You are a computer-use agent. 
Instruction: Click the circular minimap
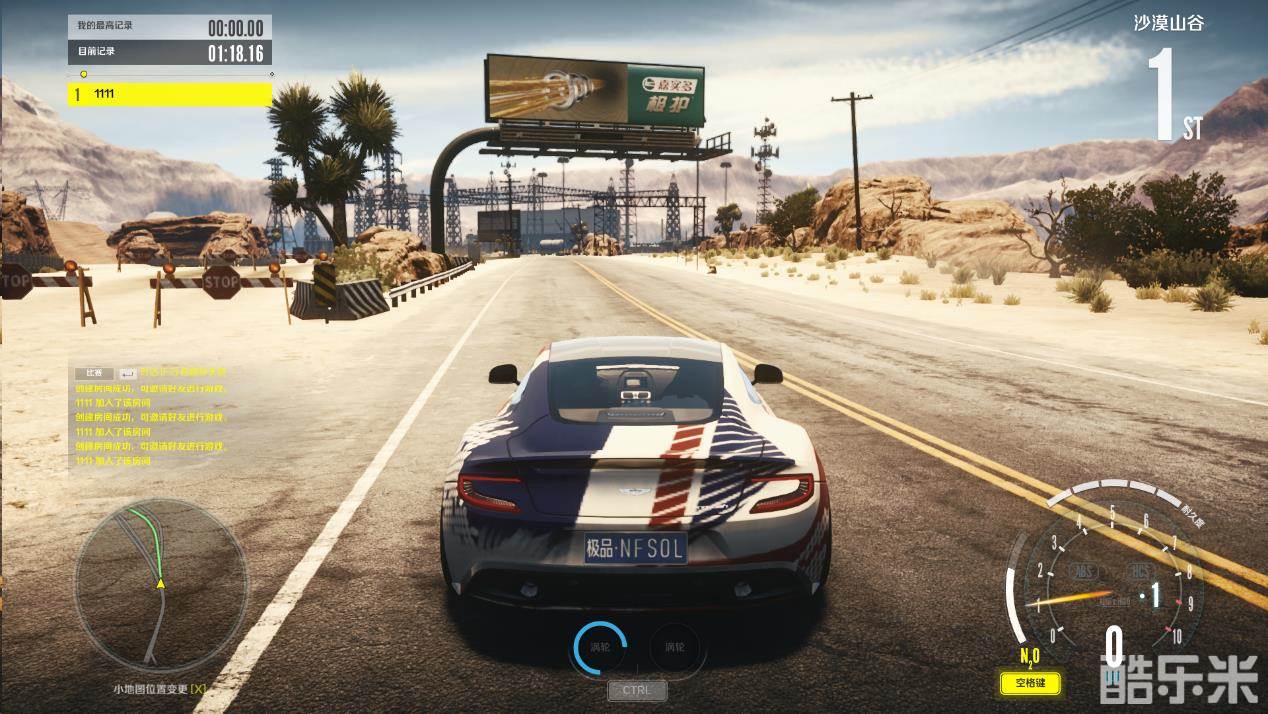[161, 584]
